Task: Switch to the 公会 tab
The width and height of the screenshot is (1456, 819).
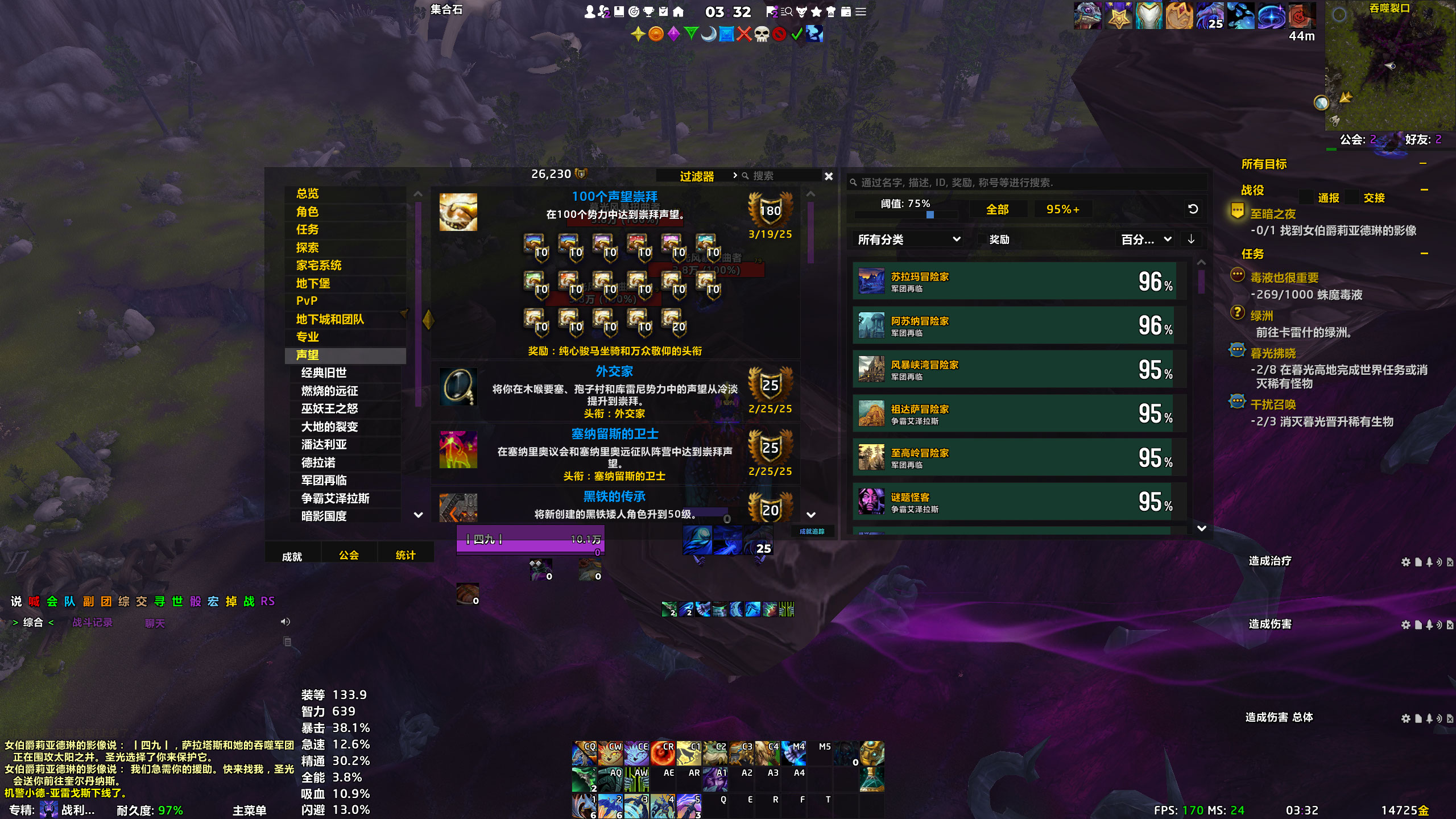Action: click(349, 555)
